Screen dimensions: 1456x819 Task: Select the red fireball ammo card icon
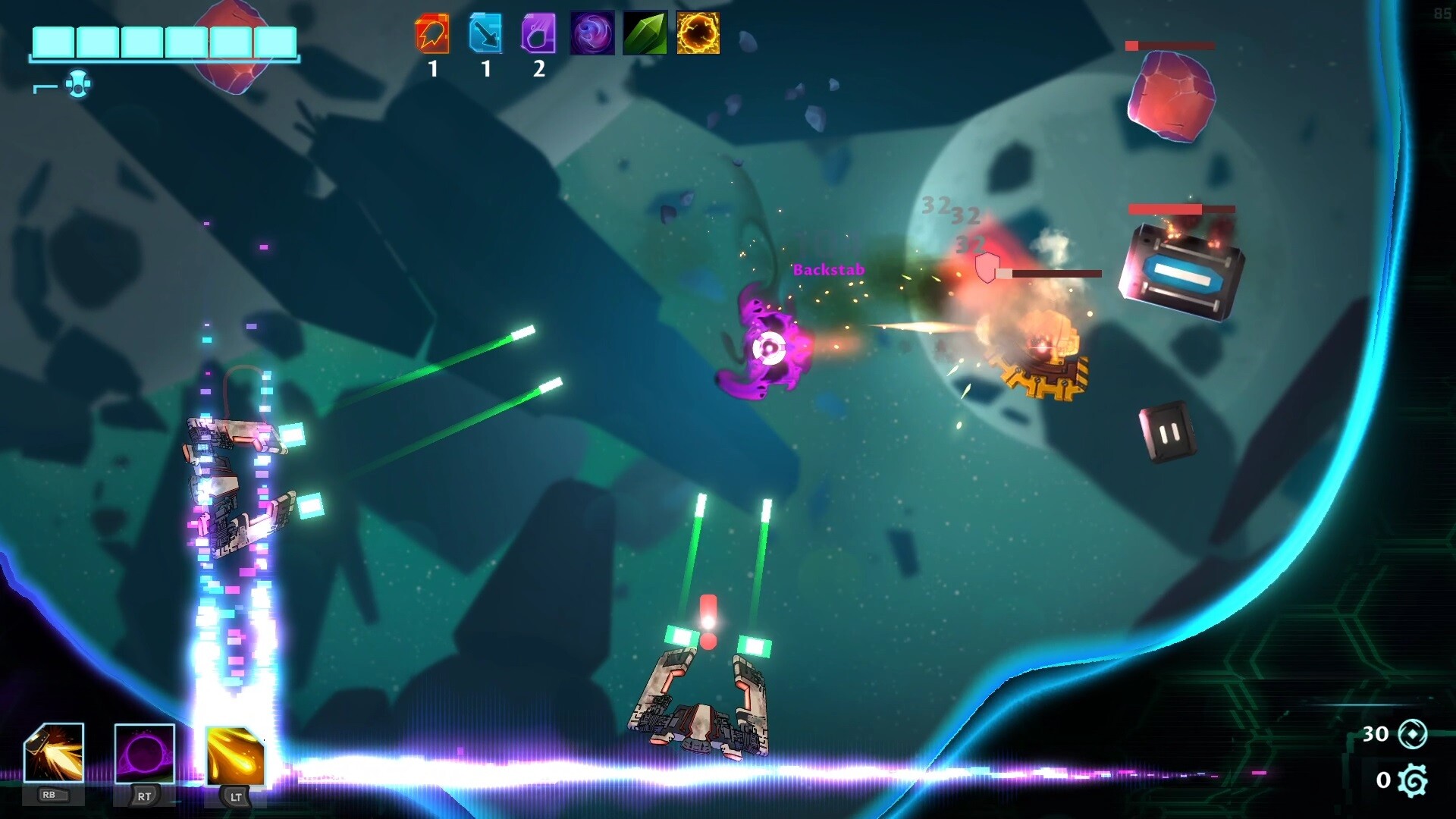tap(431, 35)
